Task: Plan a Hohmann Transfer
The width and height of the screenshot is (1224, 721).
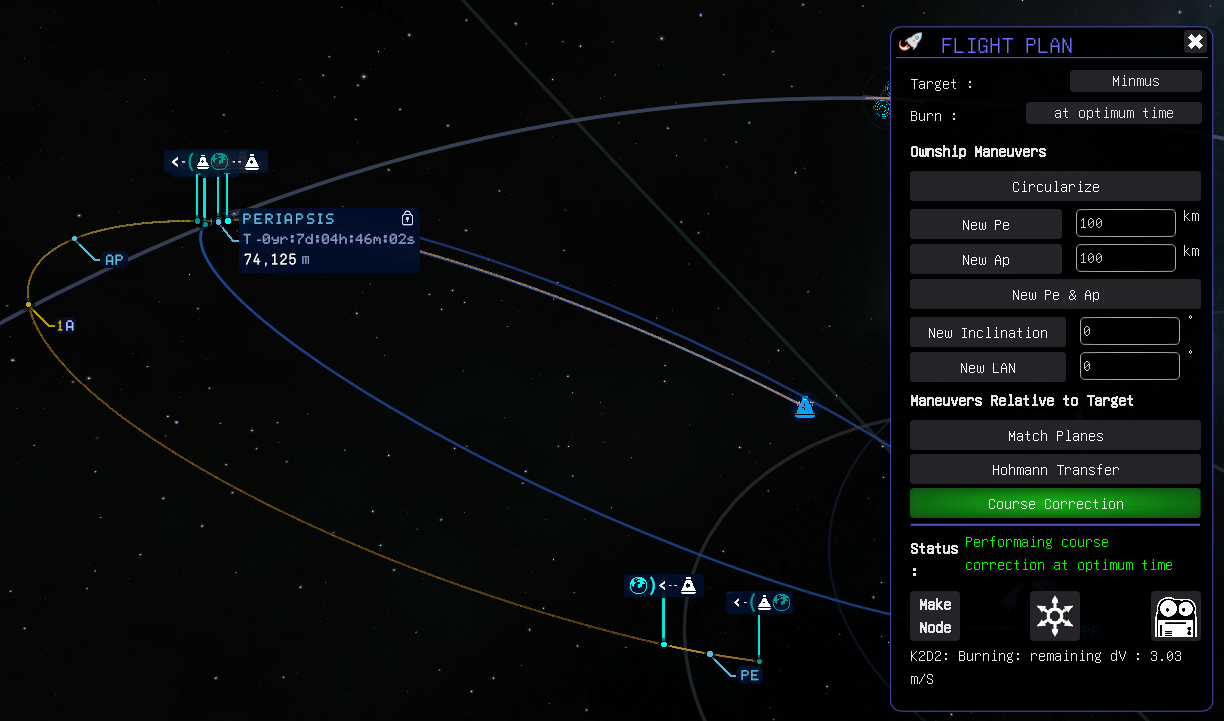Action: click(x=1055, y=469)
